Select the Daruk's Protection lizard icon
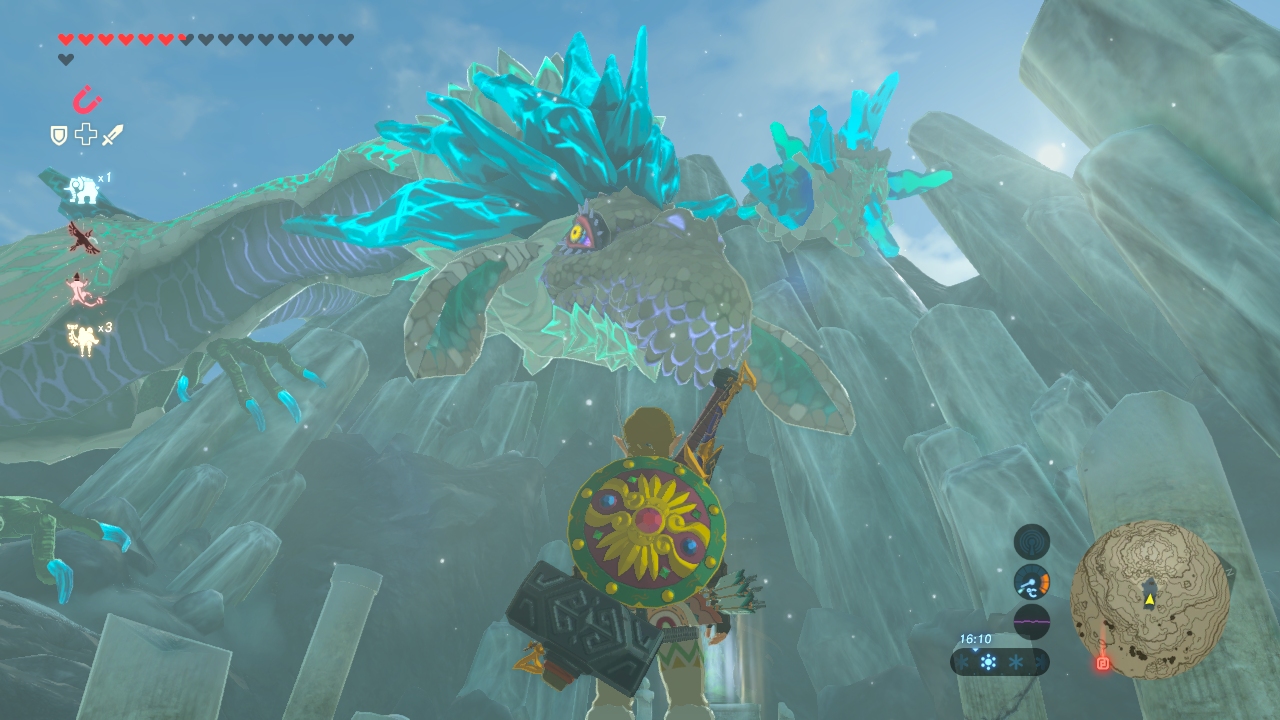Screen dimensions: 1280x720 click(x=82, y=289)
